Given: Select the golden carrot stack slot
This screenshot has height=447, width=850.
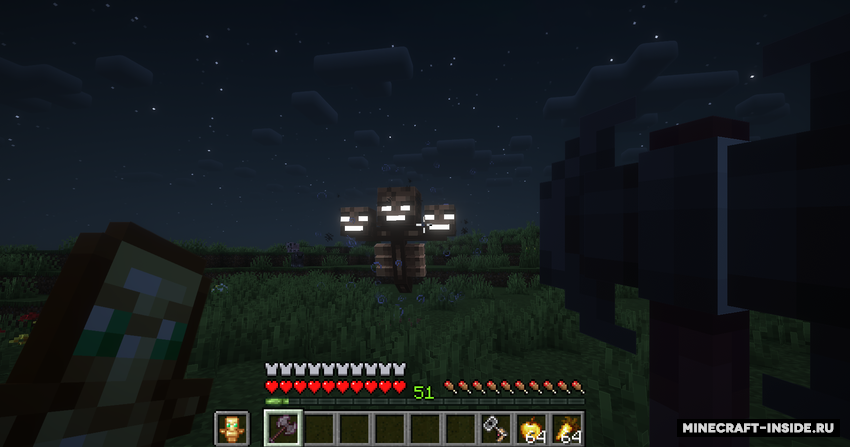Looking at the screenshot, I should (566, 429).
